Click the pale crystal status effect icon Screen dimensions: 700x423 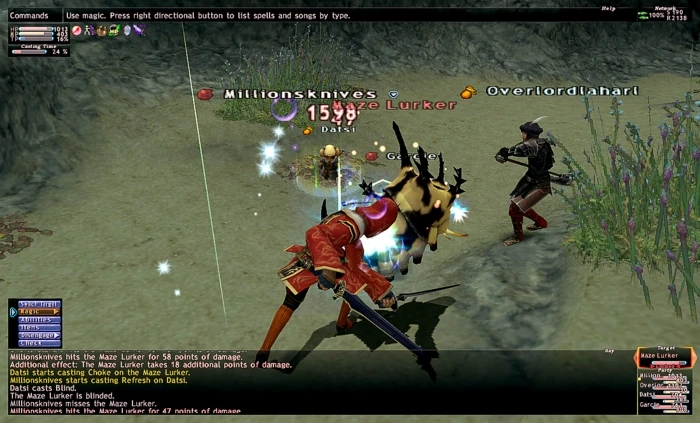[x=126, y=31]
